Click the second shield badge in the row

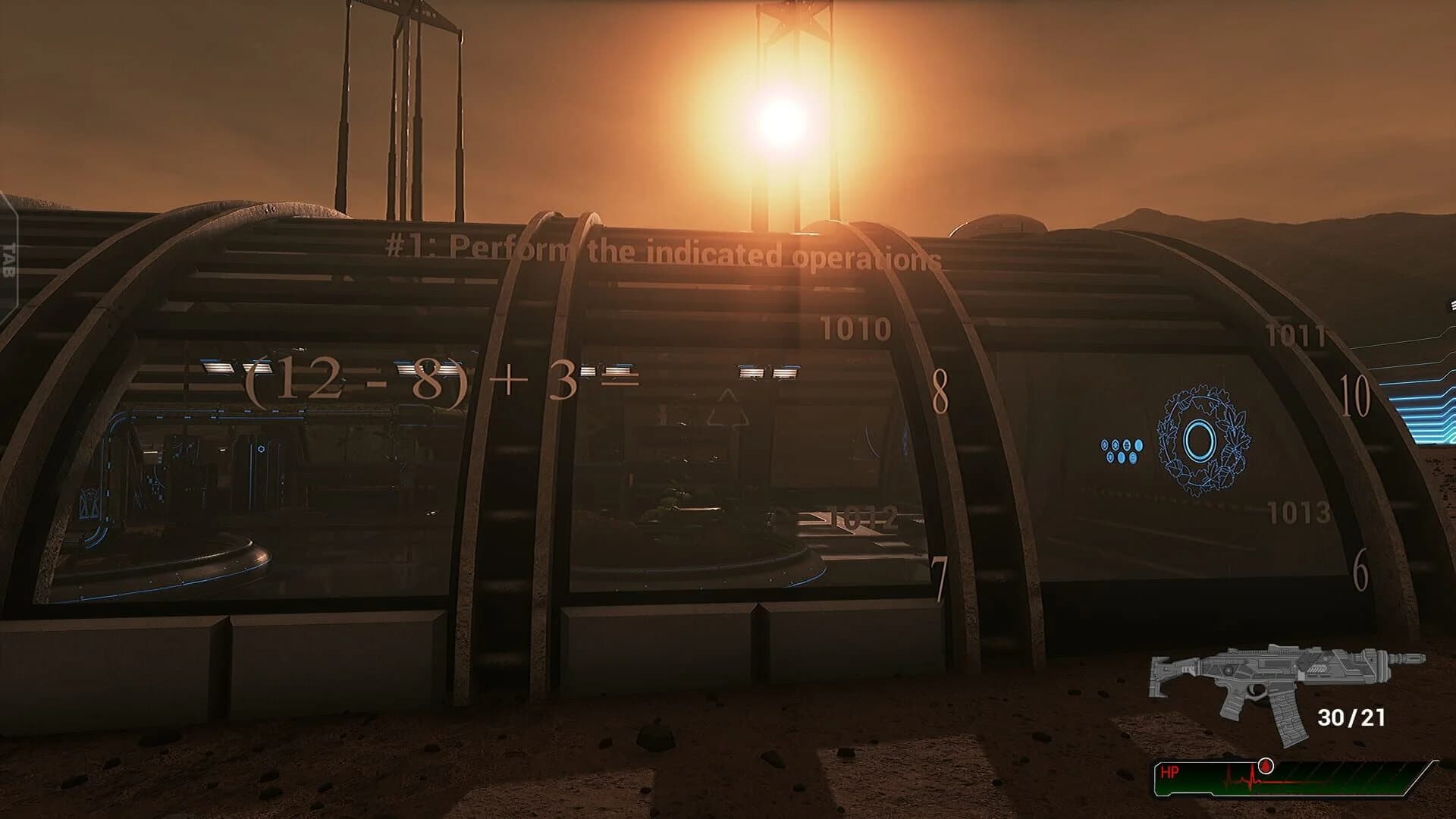point(1116,444)
